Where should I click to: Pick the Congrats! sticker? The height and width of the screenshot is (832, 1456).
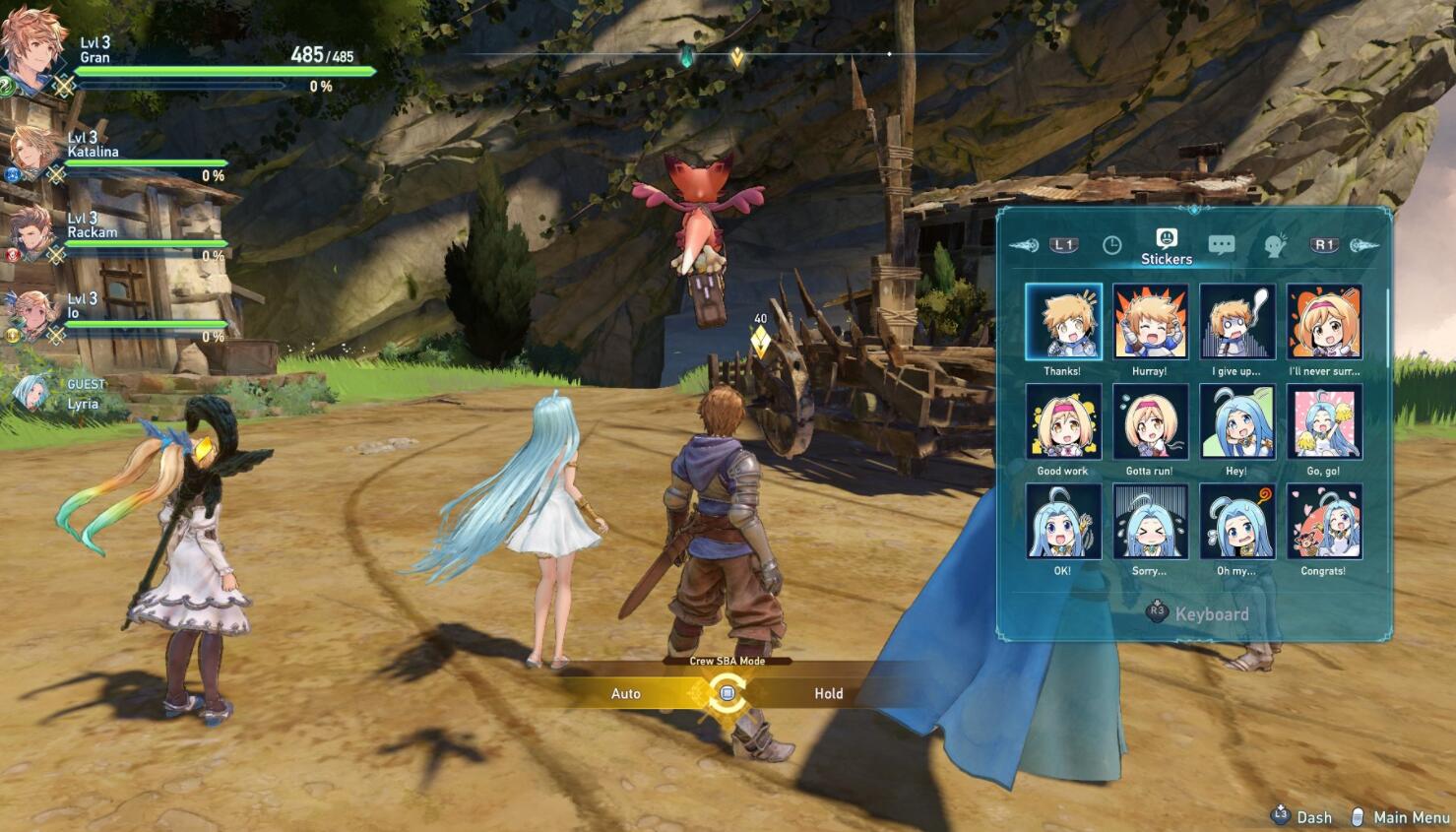(x=1324, y=521)
